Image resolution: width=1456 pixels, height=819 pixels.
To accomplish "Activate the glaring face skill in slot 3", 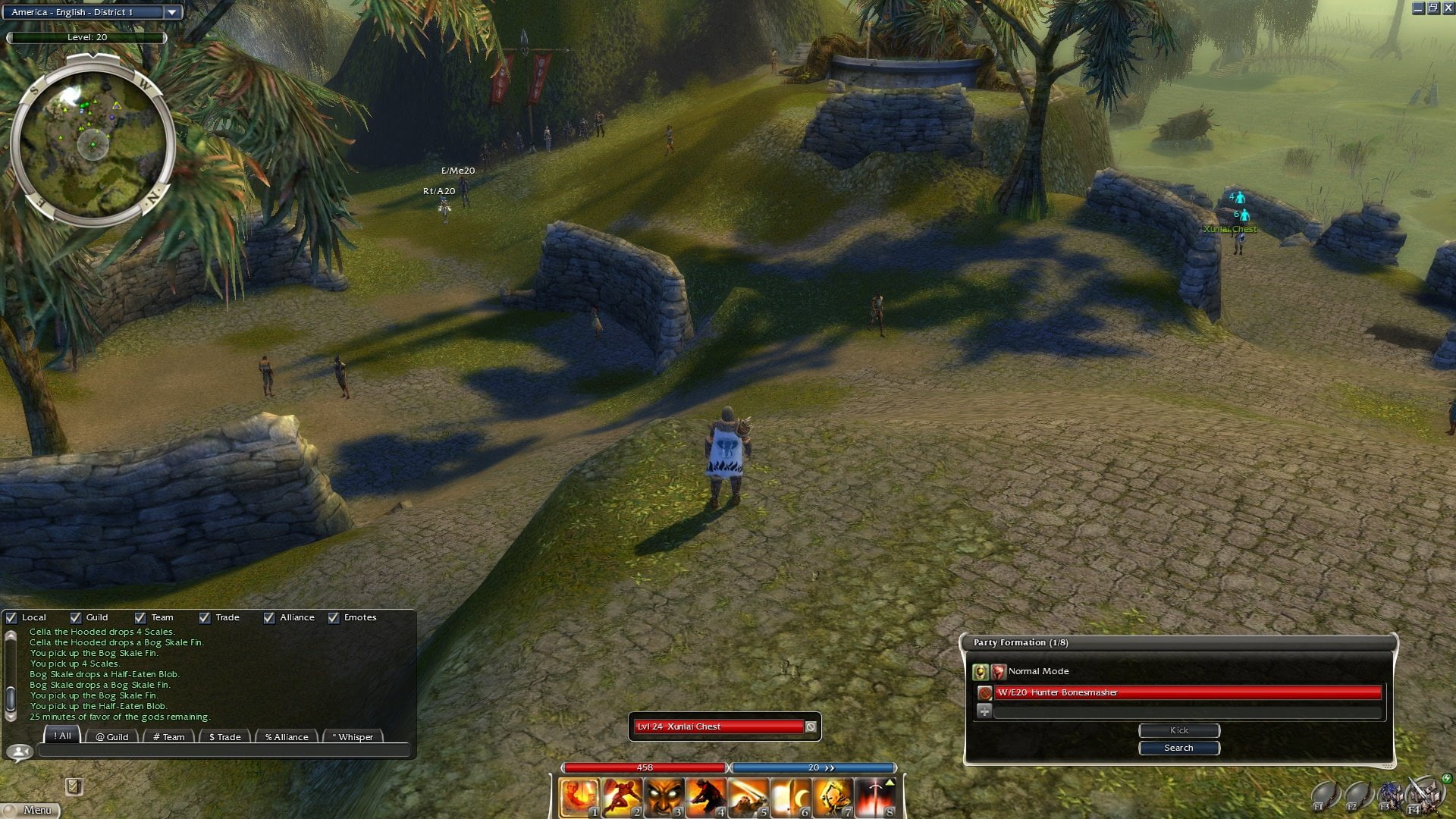I will (664, 798).
